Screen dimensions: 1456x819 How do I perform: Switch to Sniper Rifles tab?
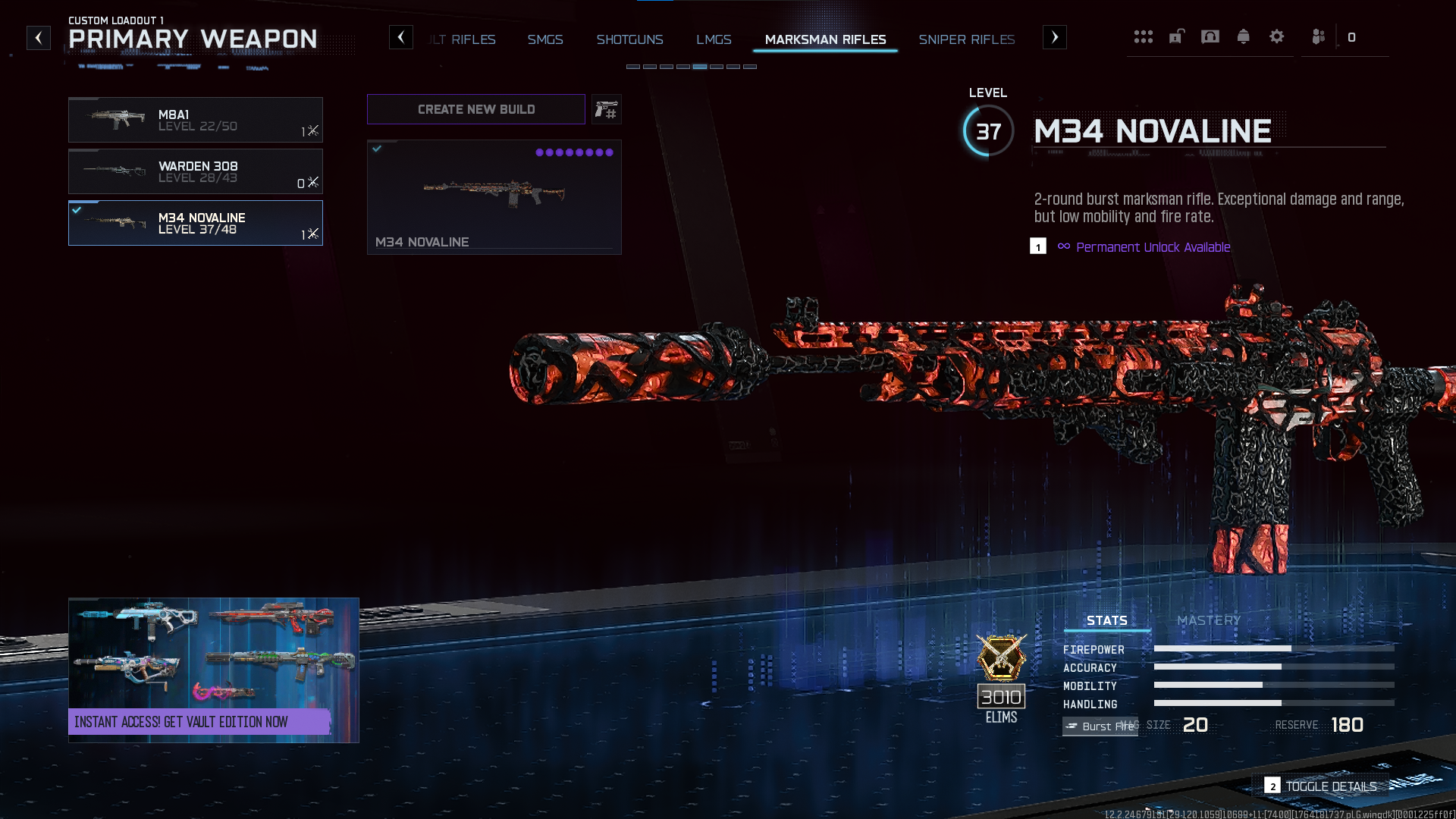(x=966, y=39)
